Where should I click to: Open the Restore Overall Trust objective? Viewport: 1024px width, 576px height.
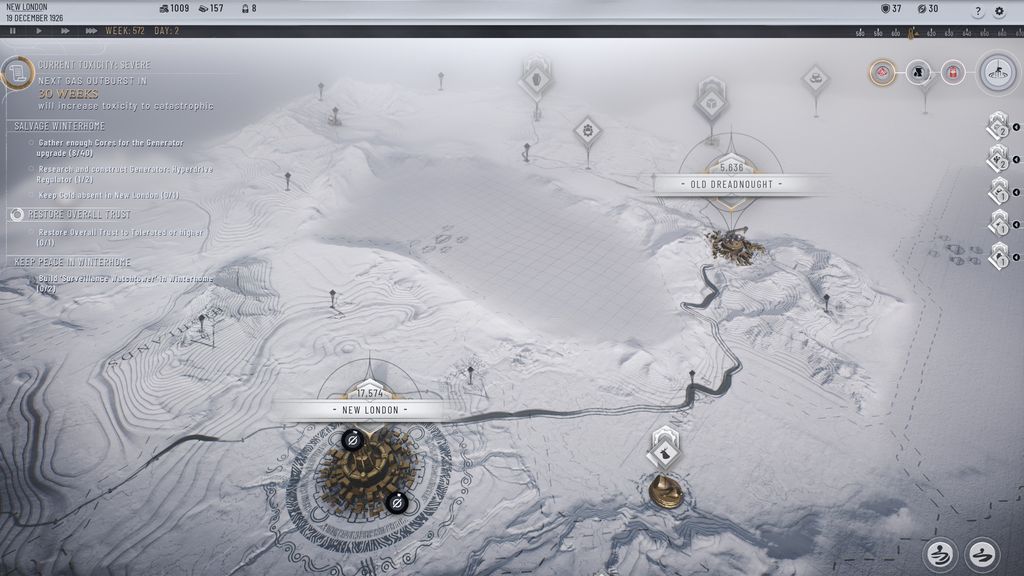click(79, 215)
